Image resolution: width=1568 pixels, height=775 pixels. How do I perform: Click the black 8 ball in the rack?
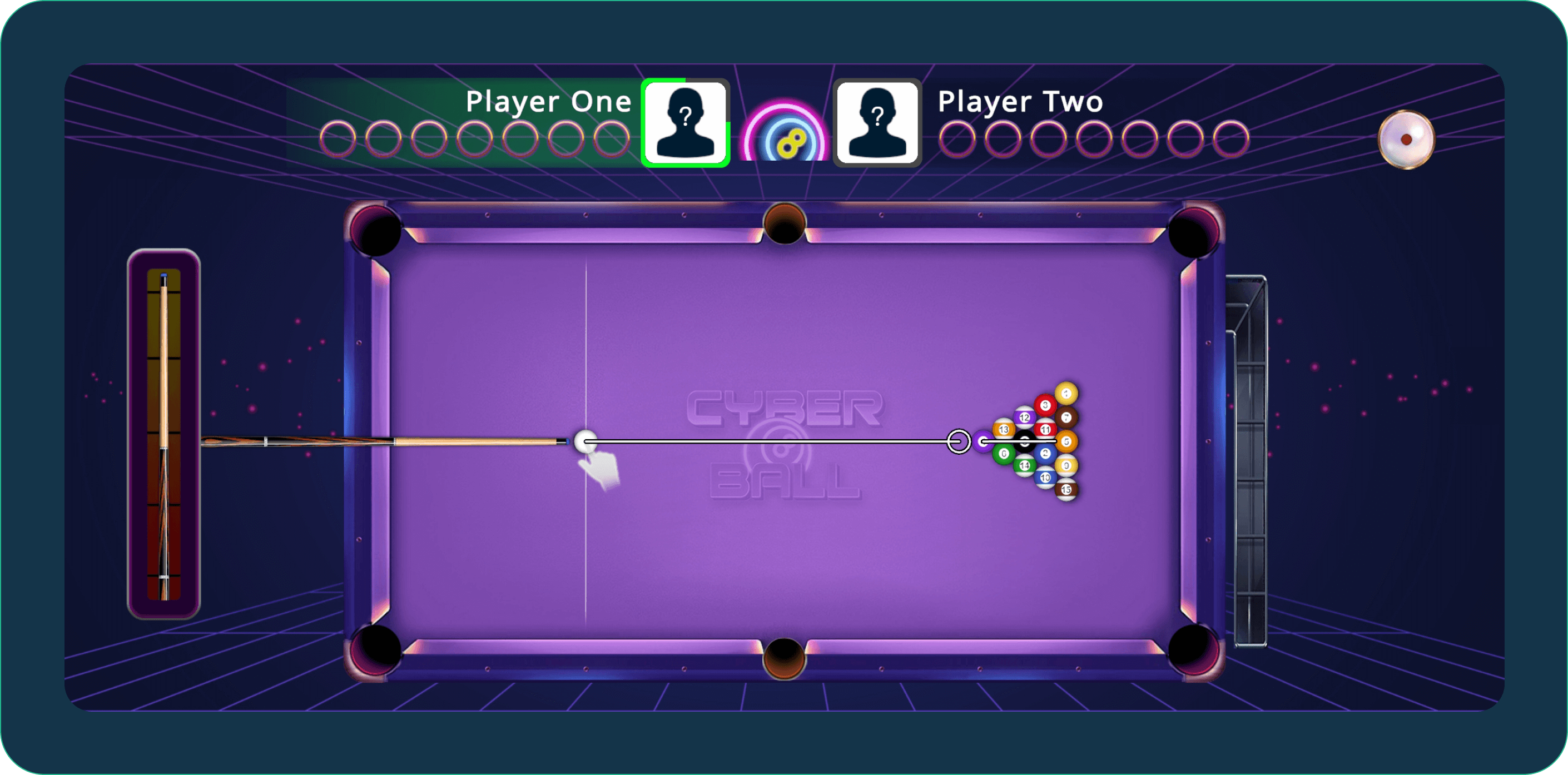(1025, 442)
